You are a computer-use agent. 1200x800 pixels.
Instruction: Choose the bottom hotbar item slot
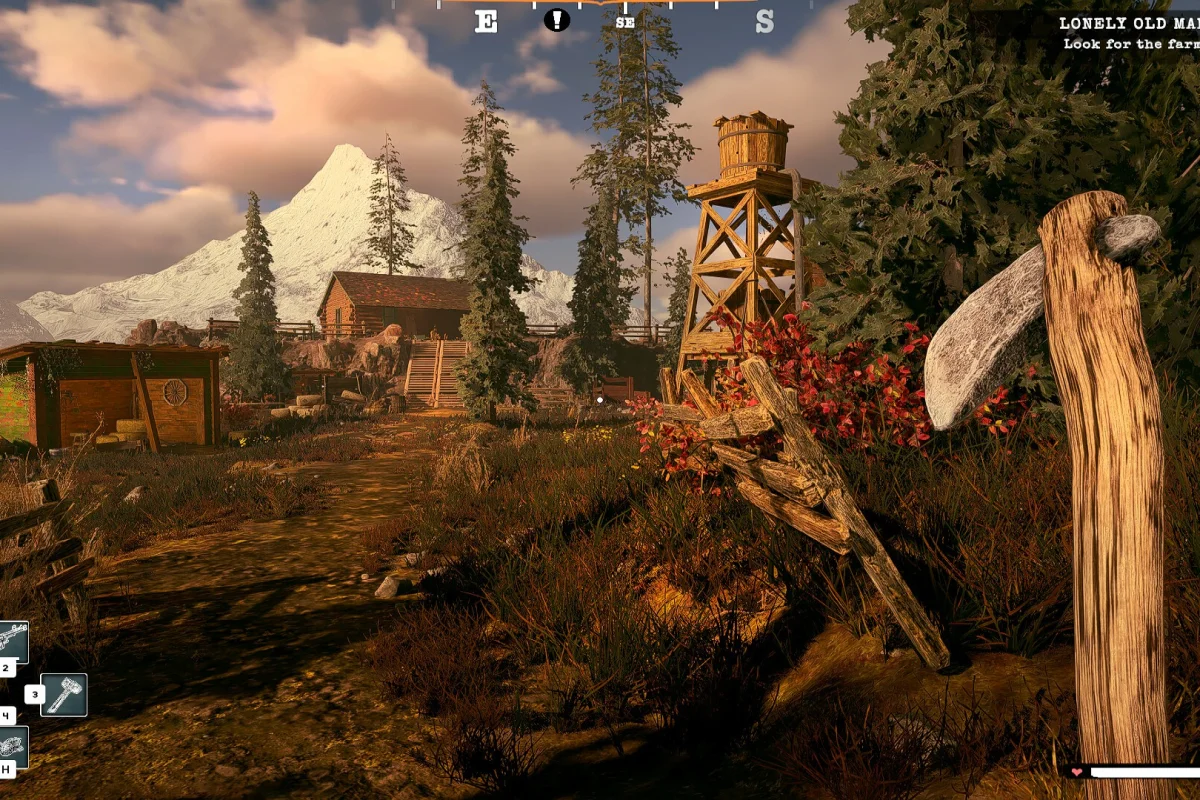point(13,746)
